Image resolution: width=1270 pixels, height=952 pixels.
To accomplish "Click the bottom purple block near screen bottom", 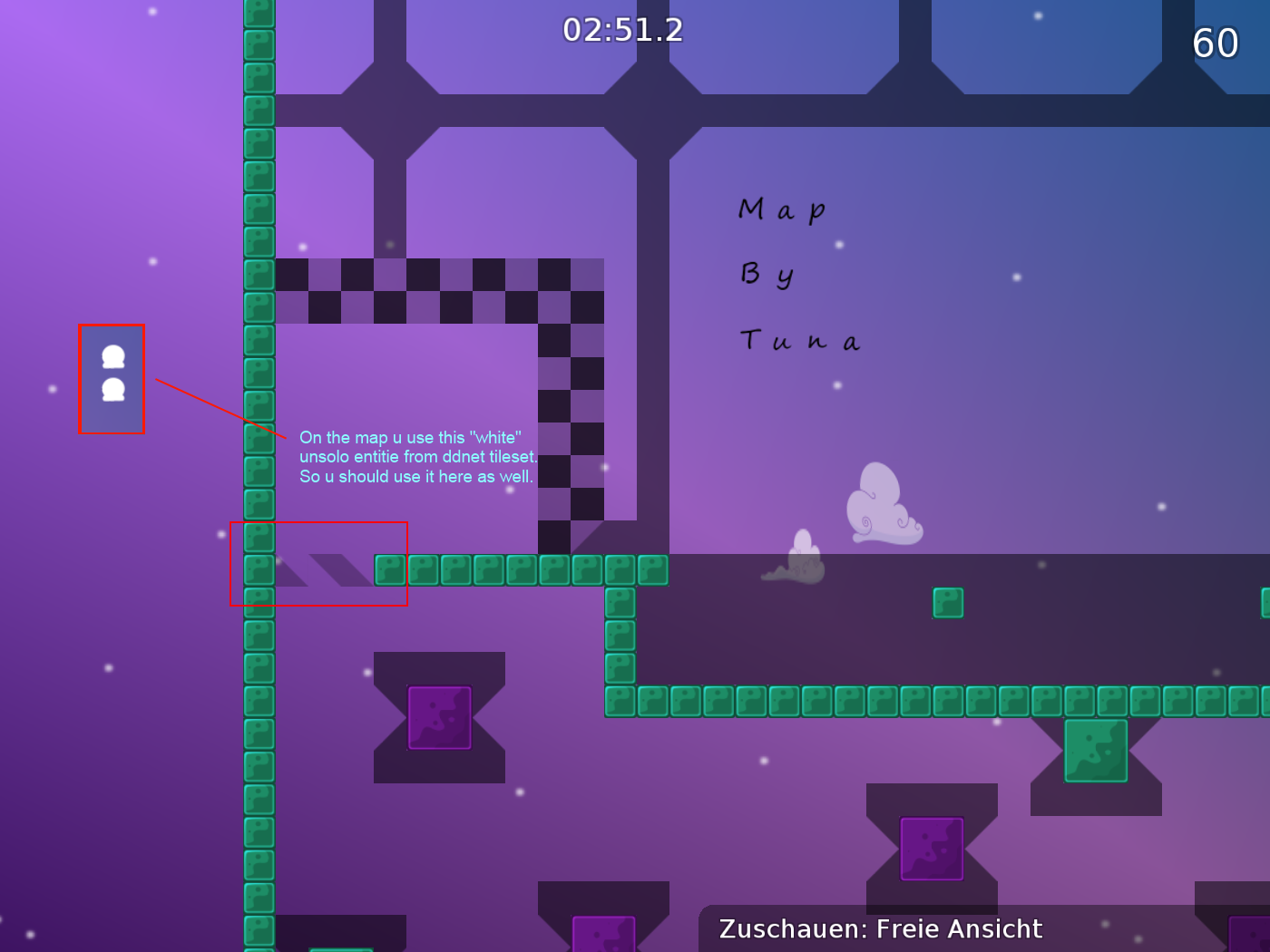I will point(603,934).
